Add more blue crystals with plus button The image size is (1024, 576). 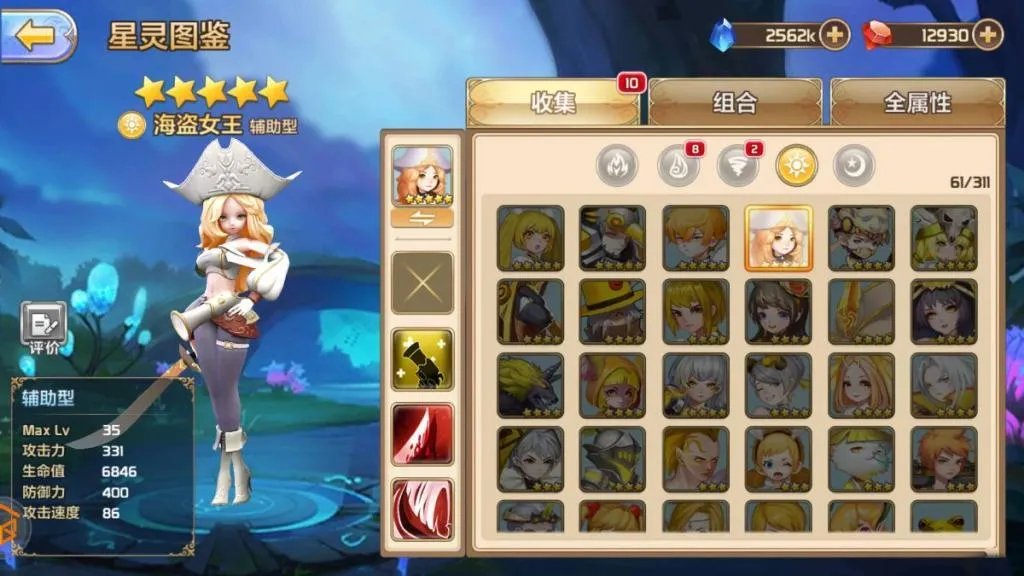(834, 35)
